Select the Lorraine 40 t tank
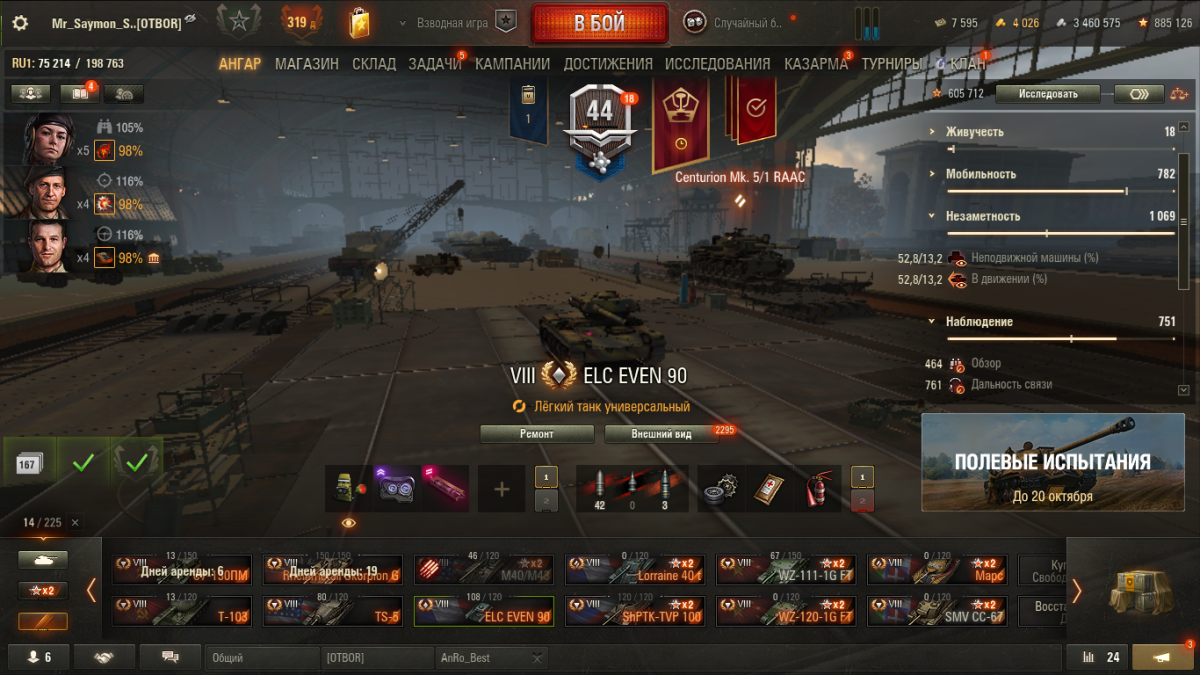This screenshot has height=675, width=1200. coord(634,570)
